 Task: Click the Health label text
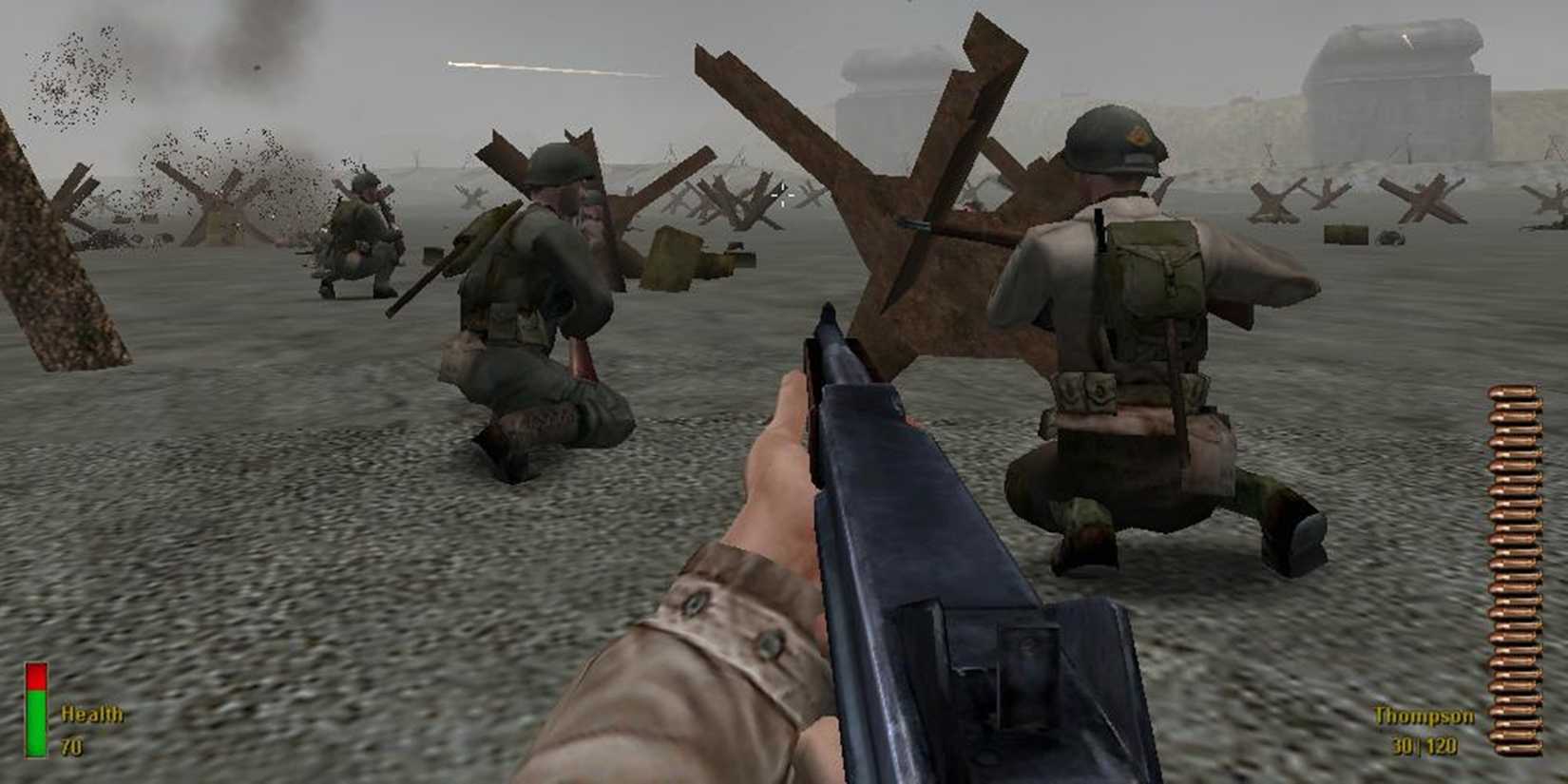[90, 712]
